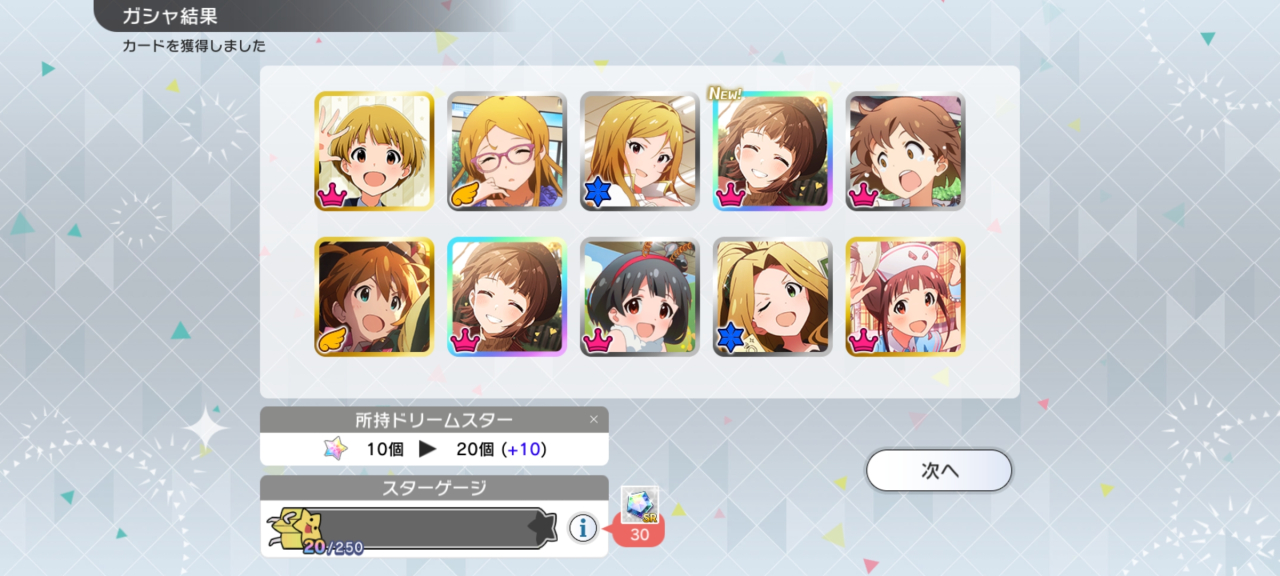Choose the gold-framed card with yellow wing icon
Image resolution: width=1280 pixels, height=576 pixels.
click(374, 297)
